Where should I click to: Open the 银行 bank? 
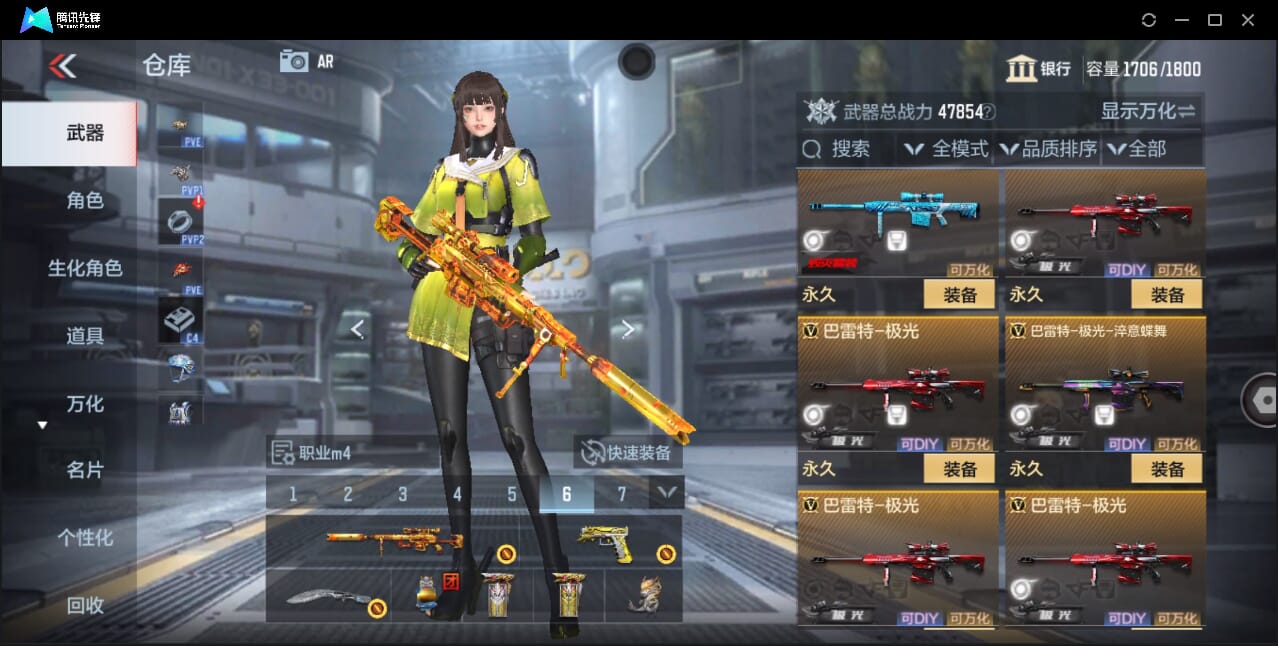pos(1039,69)
